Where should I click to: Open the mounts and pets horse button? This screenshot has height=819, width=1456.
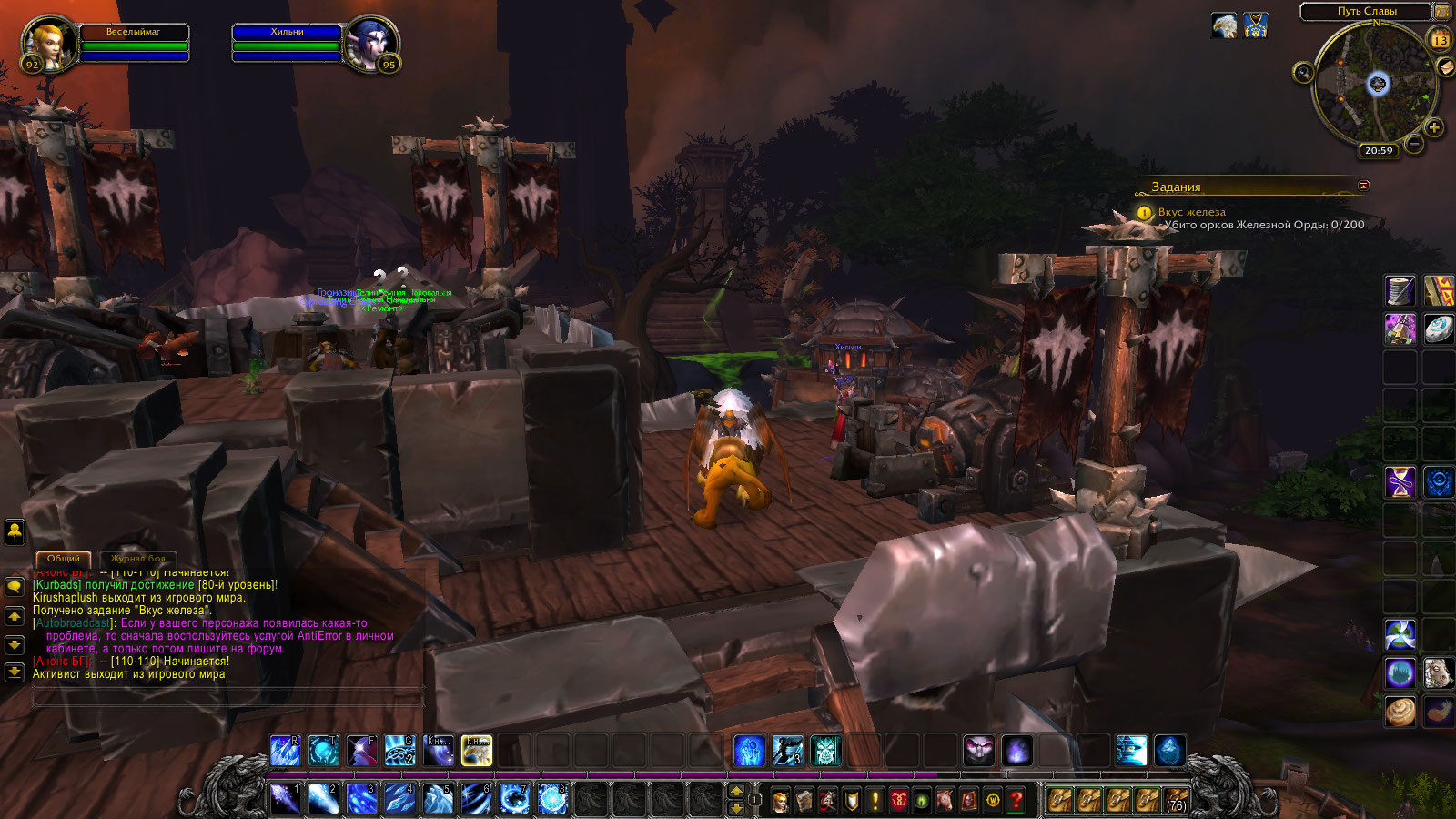tap(945, 801)
